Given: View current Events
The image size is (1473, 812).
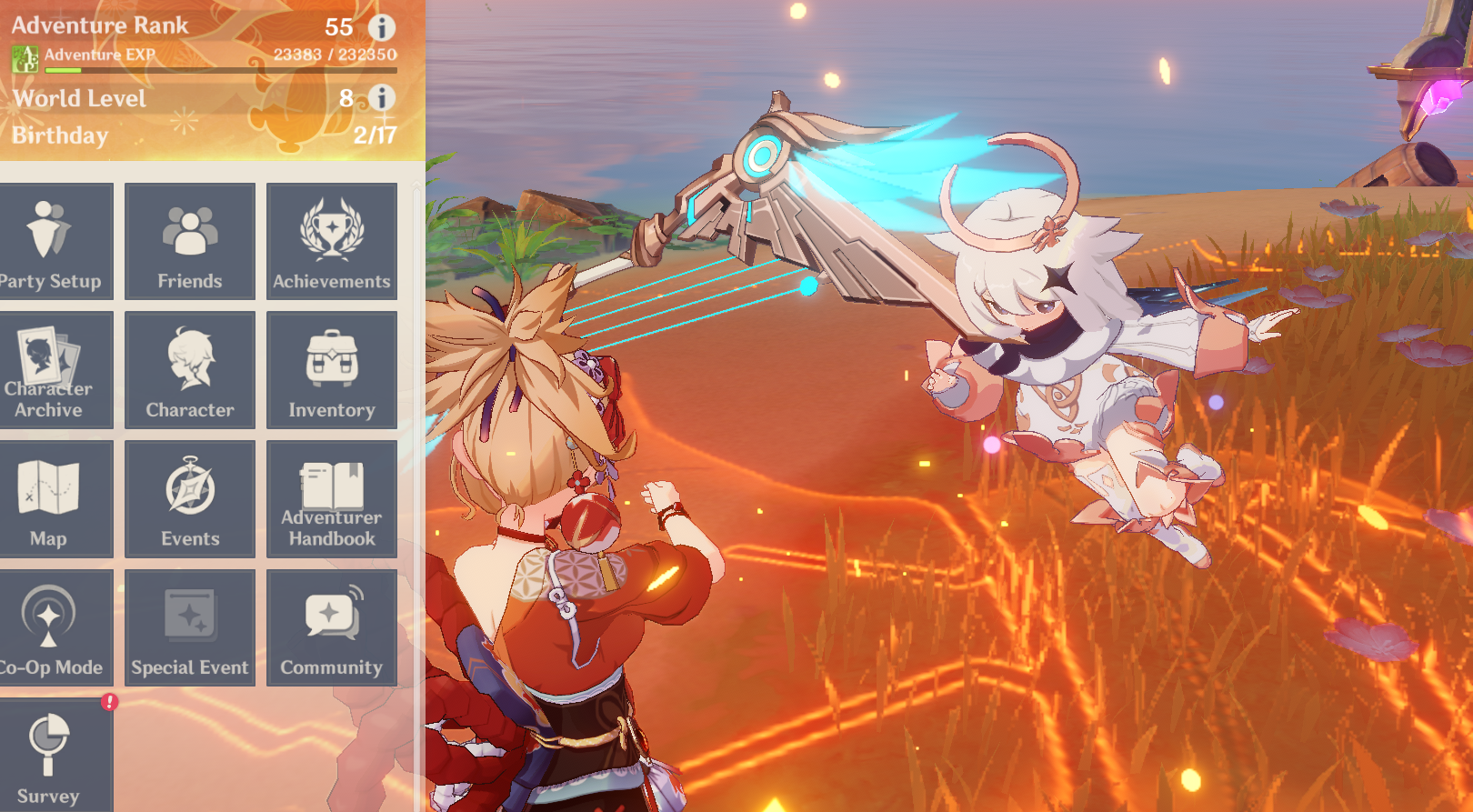Looking at the screenshot, I should [189, 499].
